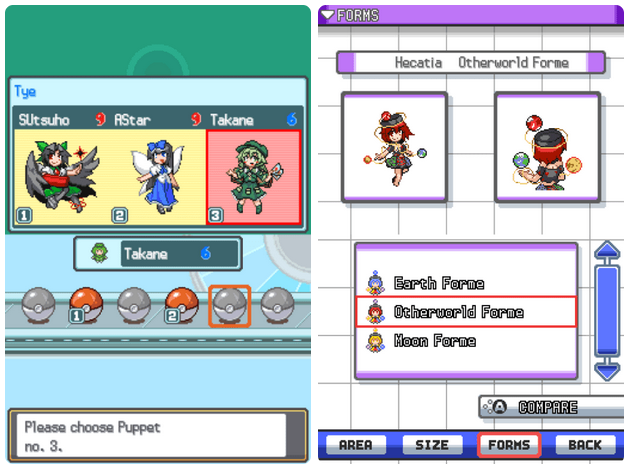Image resolution: width=631 pixels, height=467 pixels.
Task: Go BACK from the forms screen
Action: (x=585, y=445)
